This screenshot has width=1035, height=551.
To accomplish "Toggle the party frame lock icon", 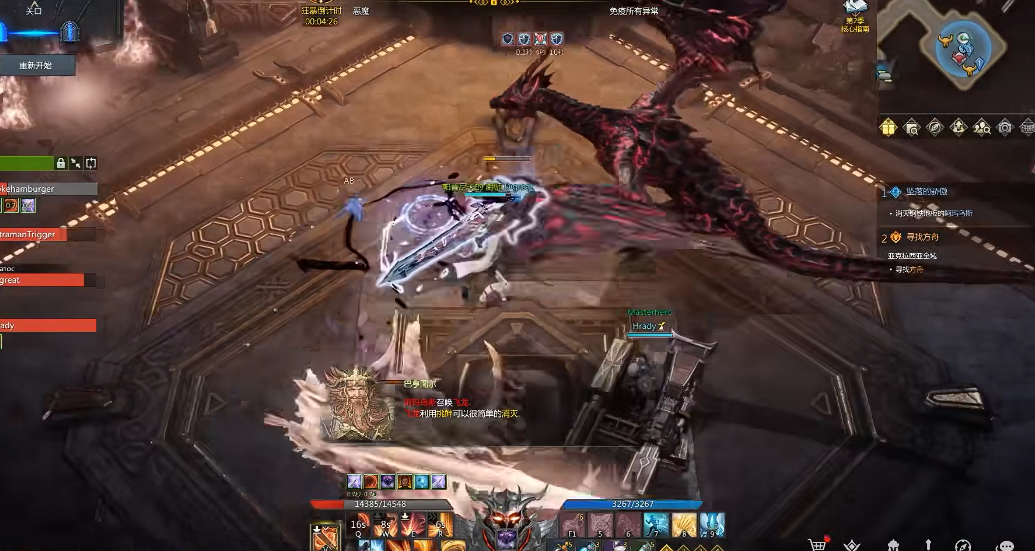I will coord(60,163).
